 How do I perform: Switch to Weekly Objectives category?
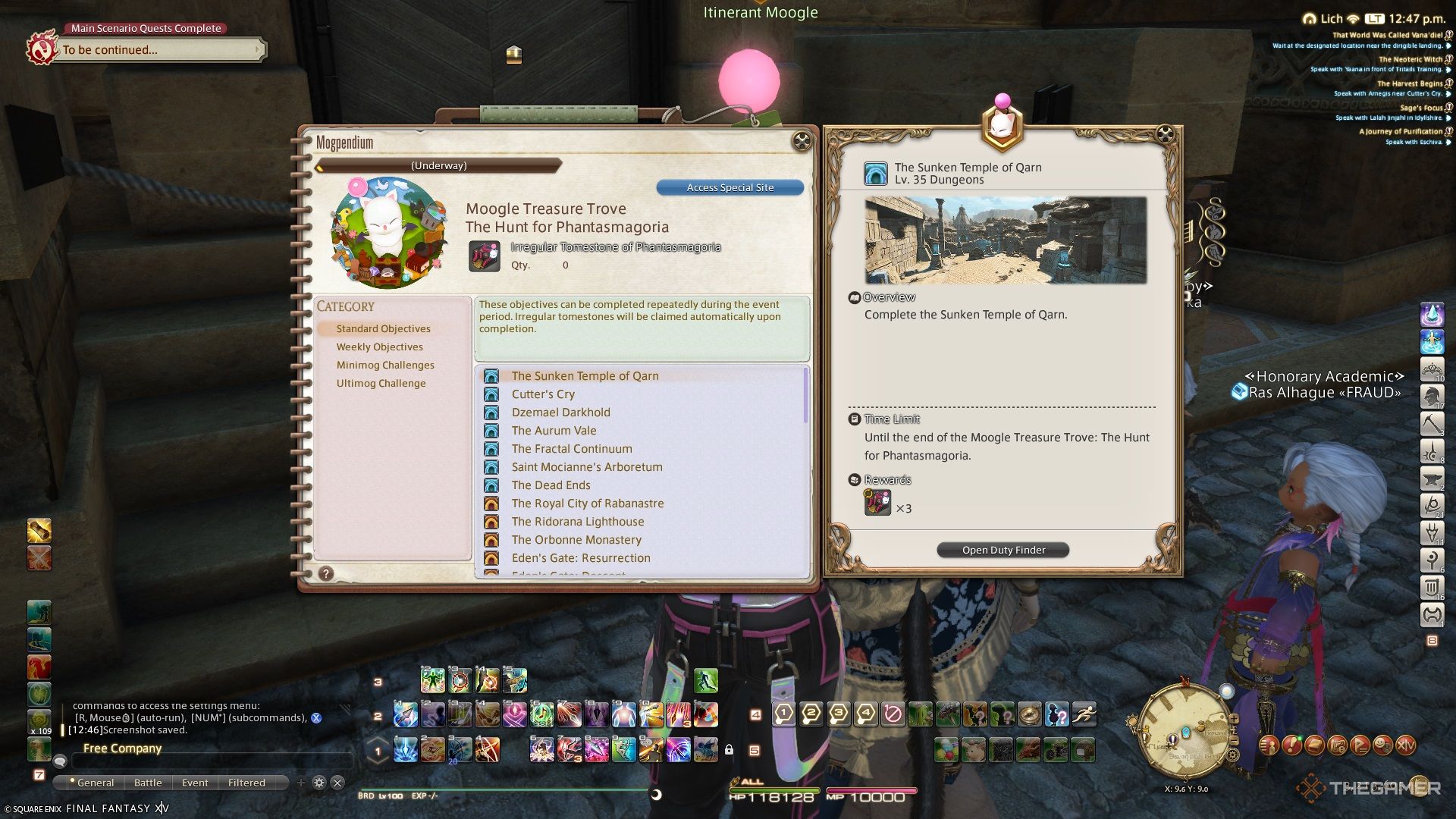coord(379,347)
